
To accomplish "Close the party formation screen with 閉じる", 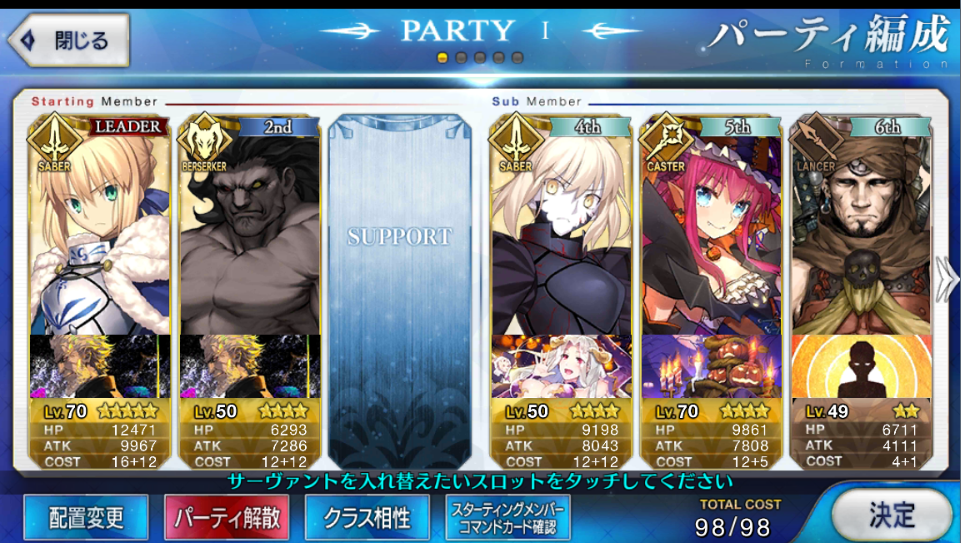I will coord(68,39).
